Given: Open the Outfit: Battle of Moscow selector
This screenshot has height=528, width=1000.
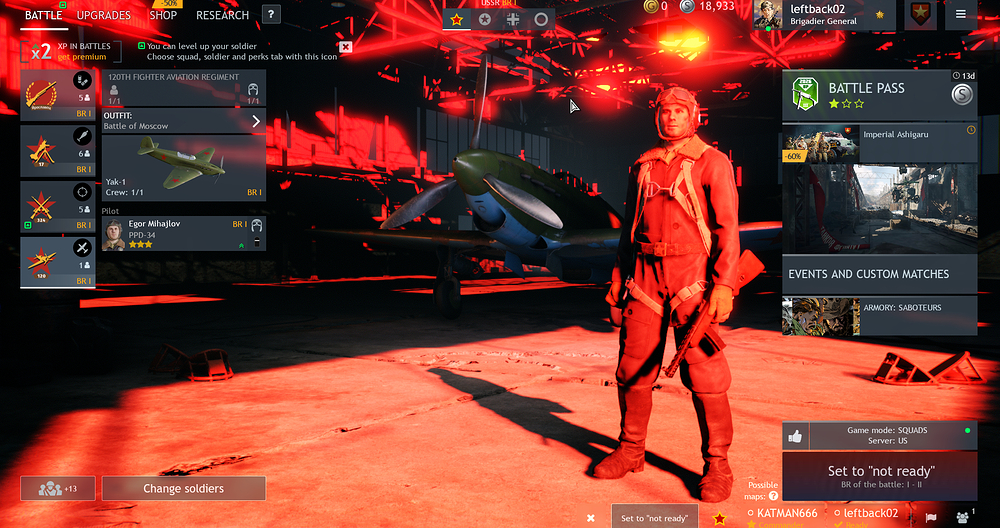Looking at the screenshot, I should tap(184, 121).
